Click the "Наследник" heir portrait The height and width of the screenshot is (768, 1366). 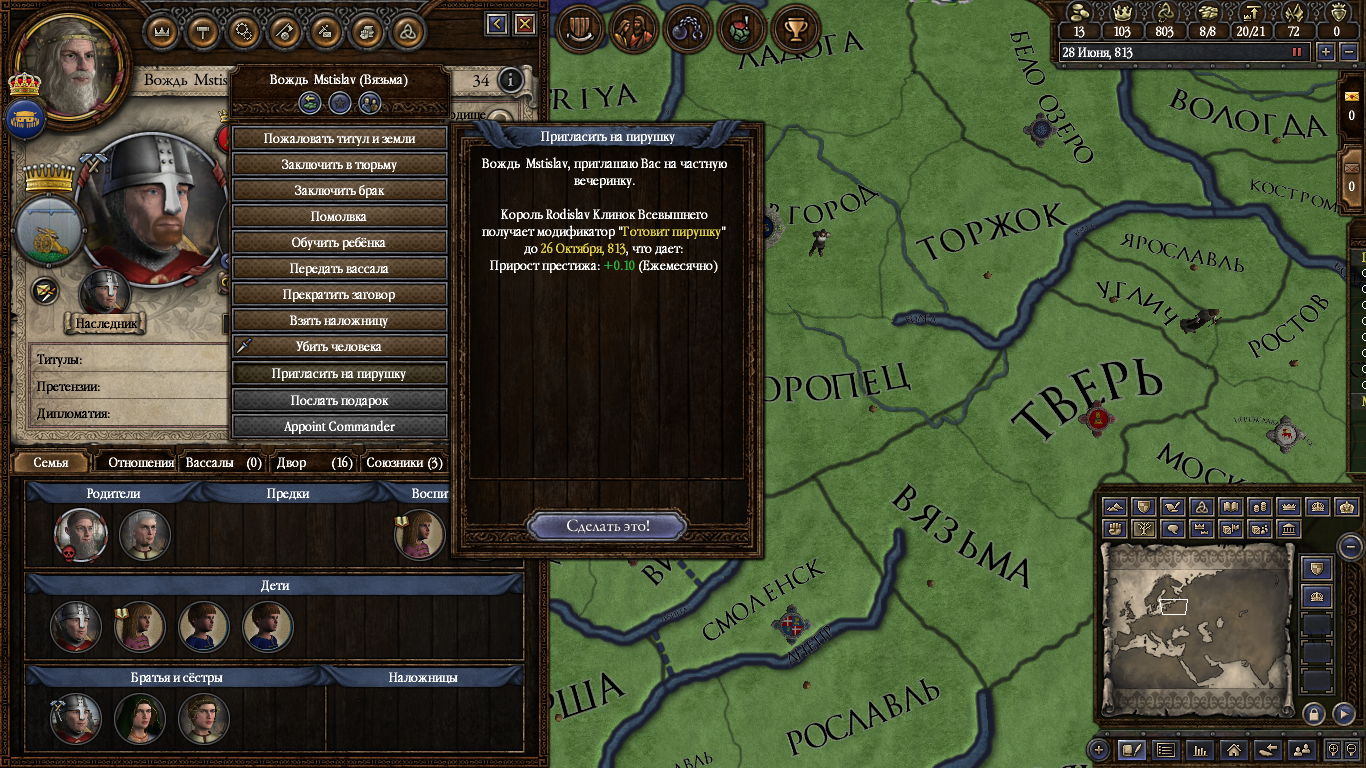(105, 293)
